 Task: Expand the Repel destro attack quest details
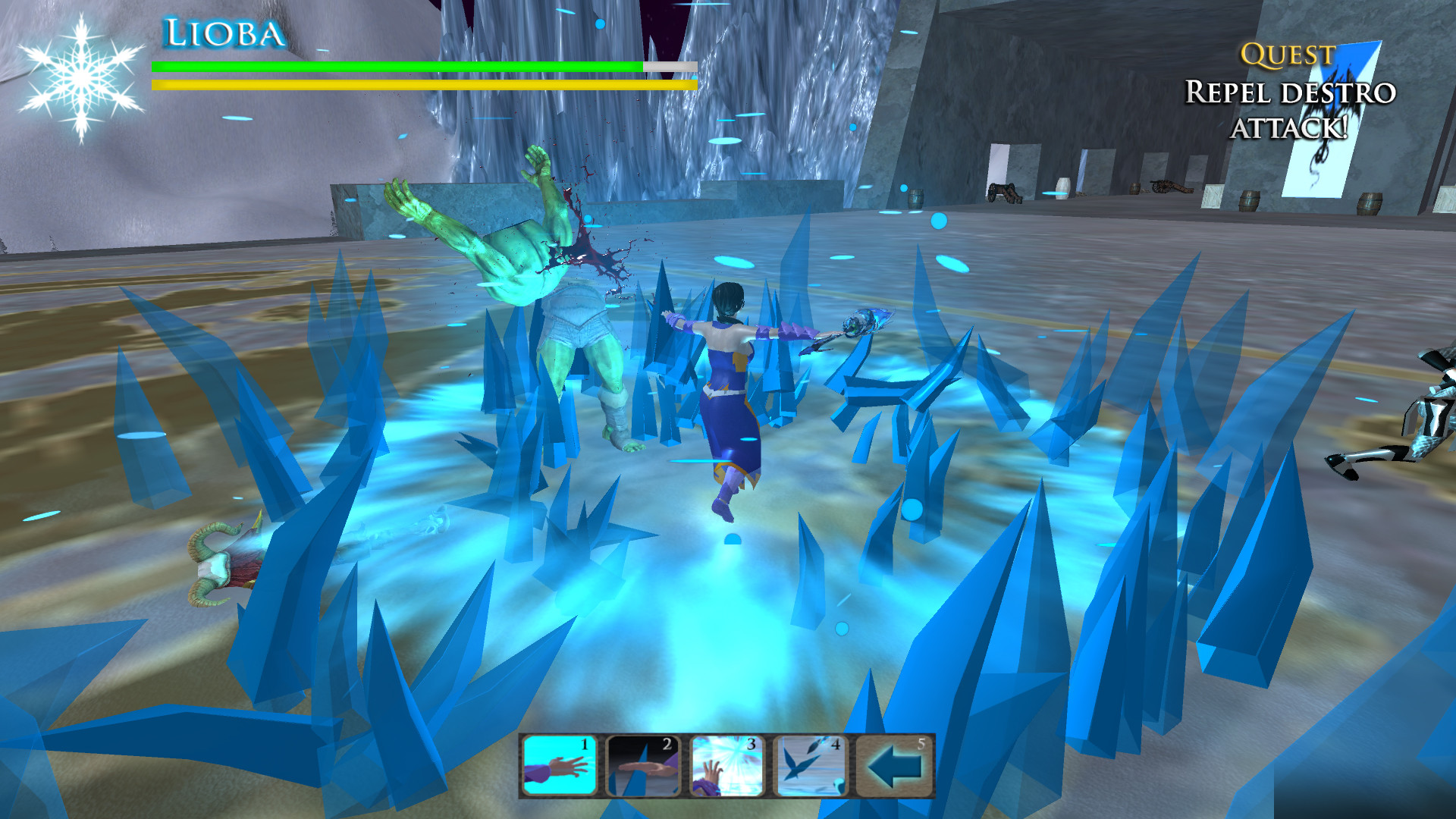pos(1289,110)
